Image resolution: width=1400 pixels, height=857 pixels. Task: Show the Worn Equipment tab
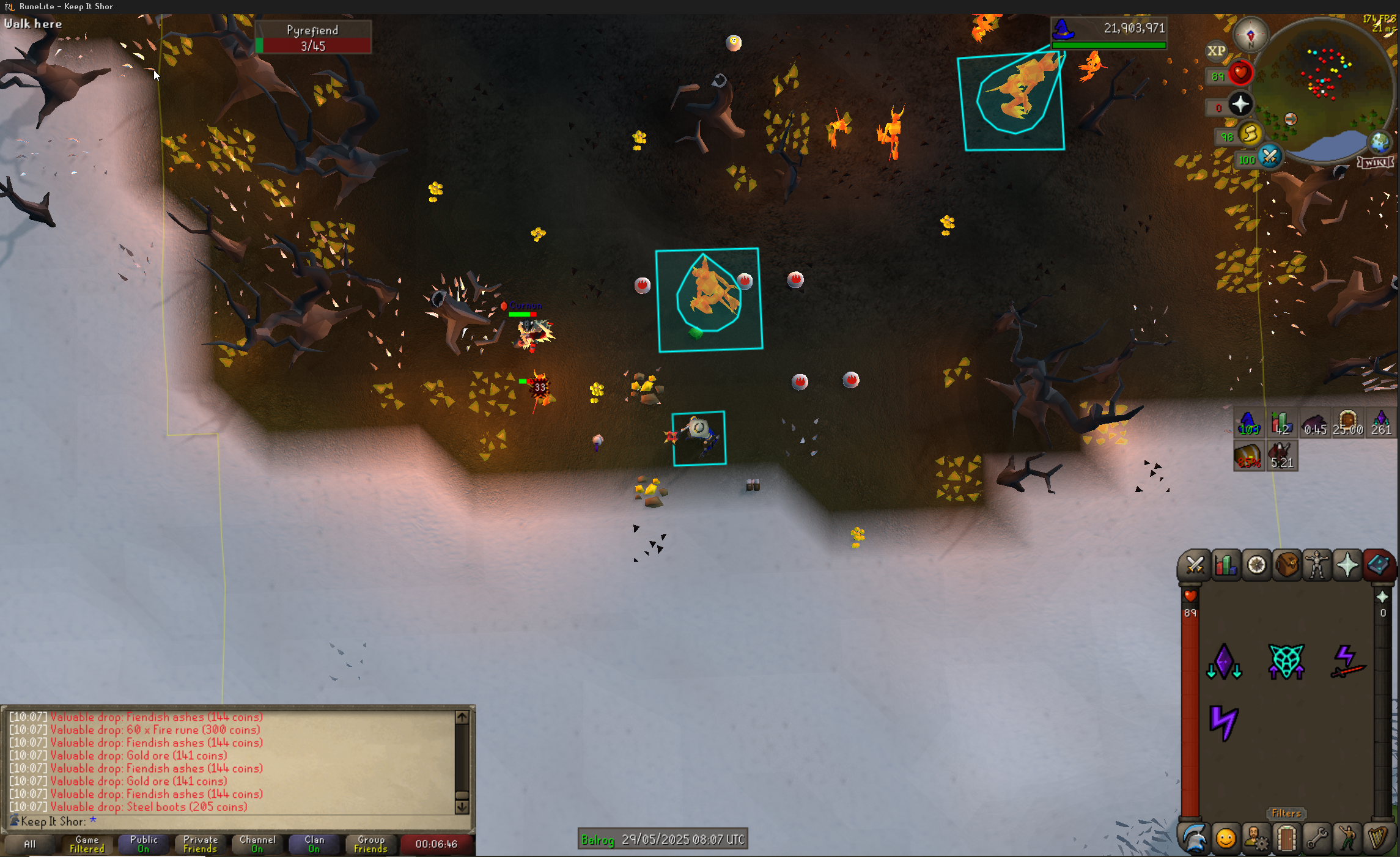[1317, 565]
